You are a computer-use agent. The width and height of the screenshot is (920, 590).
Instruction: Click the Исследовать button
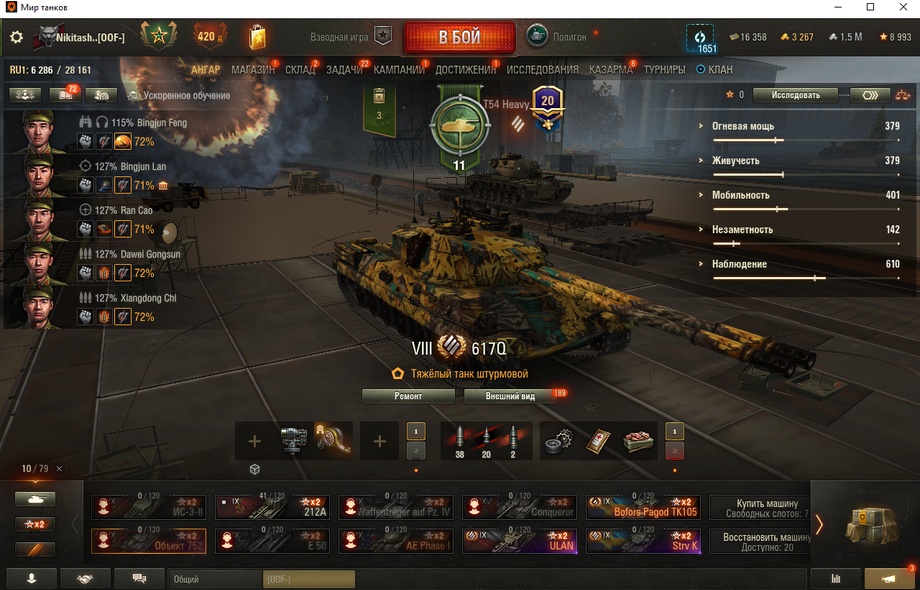(x=794, y=95)
